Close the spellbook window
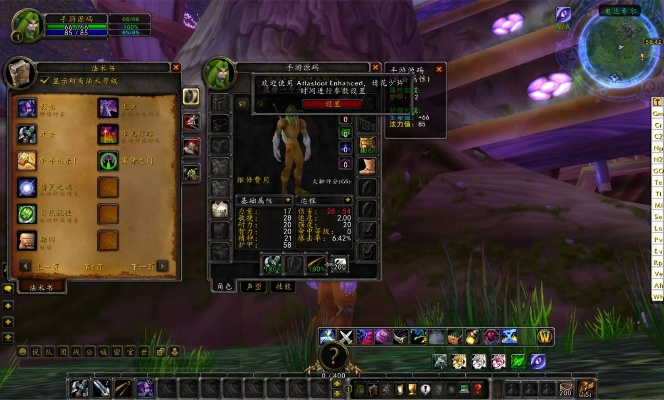The width and height of the screenshot is (664, 400). tap(176, 67)
